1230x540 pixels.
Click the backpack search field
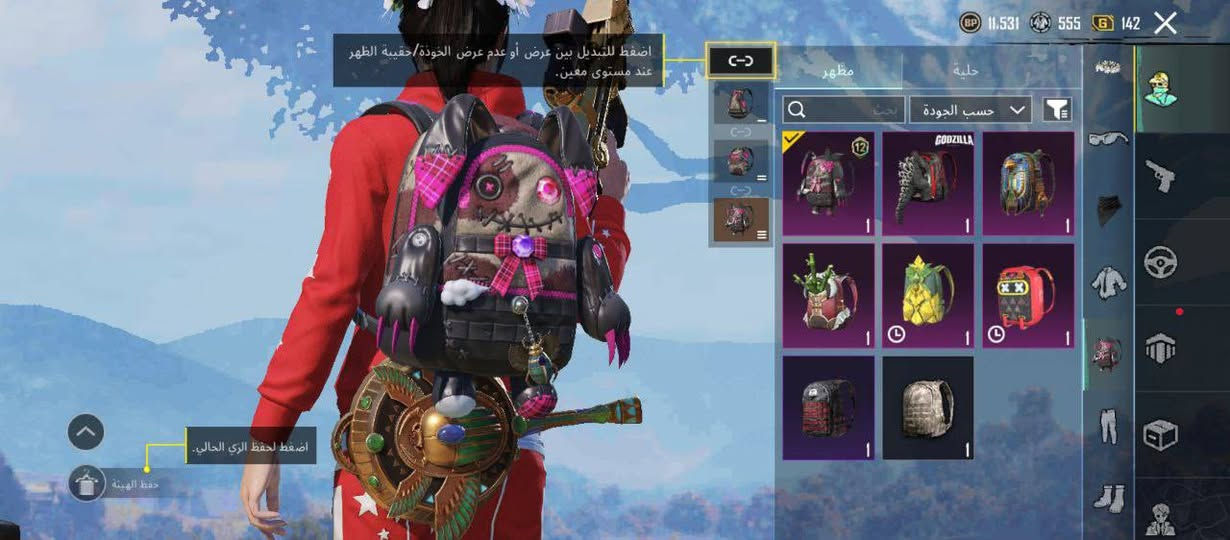point(843,109)
